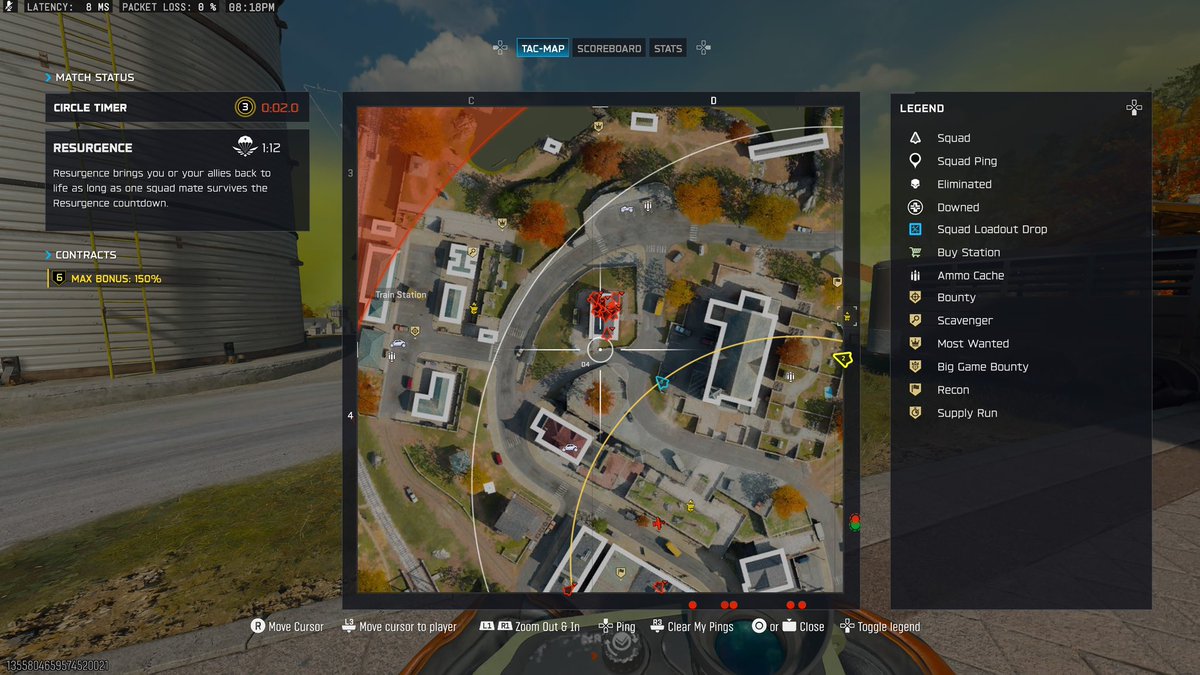Select the Bounty legend entry
The image size is (1200, 675).
(956, 297)
